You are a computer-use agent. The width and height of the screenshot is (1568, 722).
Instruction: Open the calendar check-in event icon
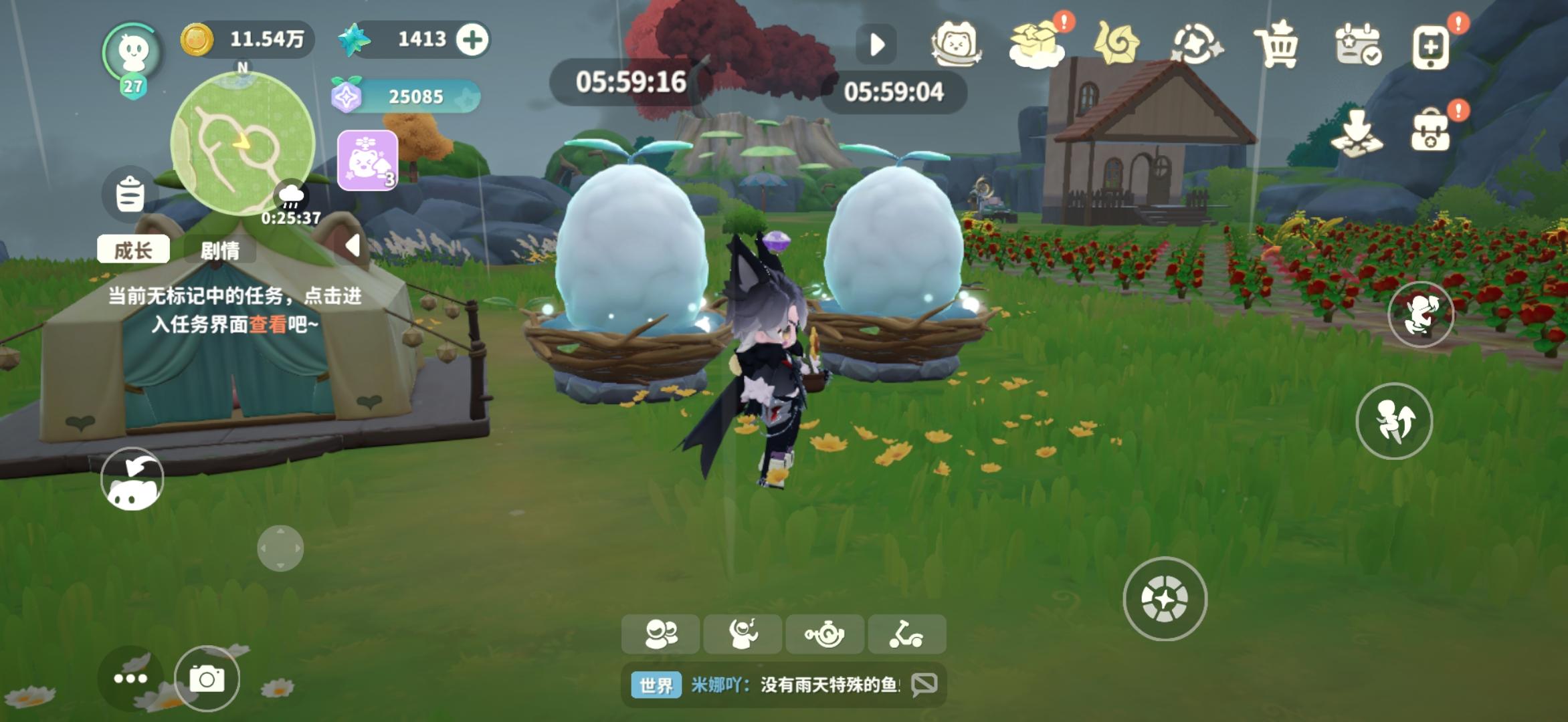1360,41
